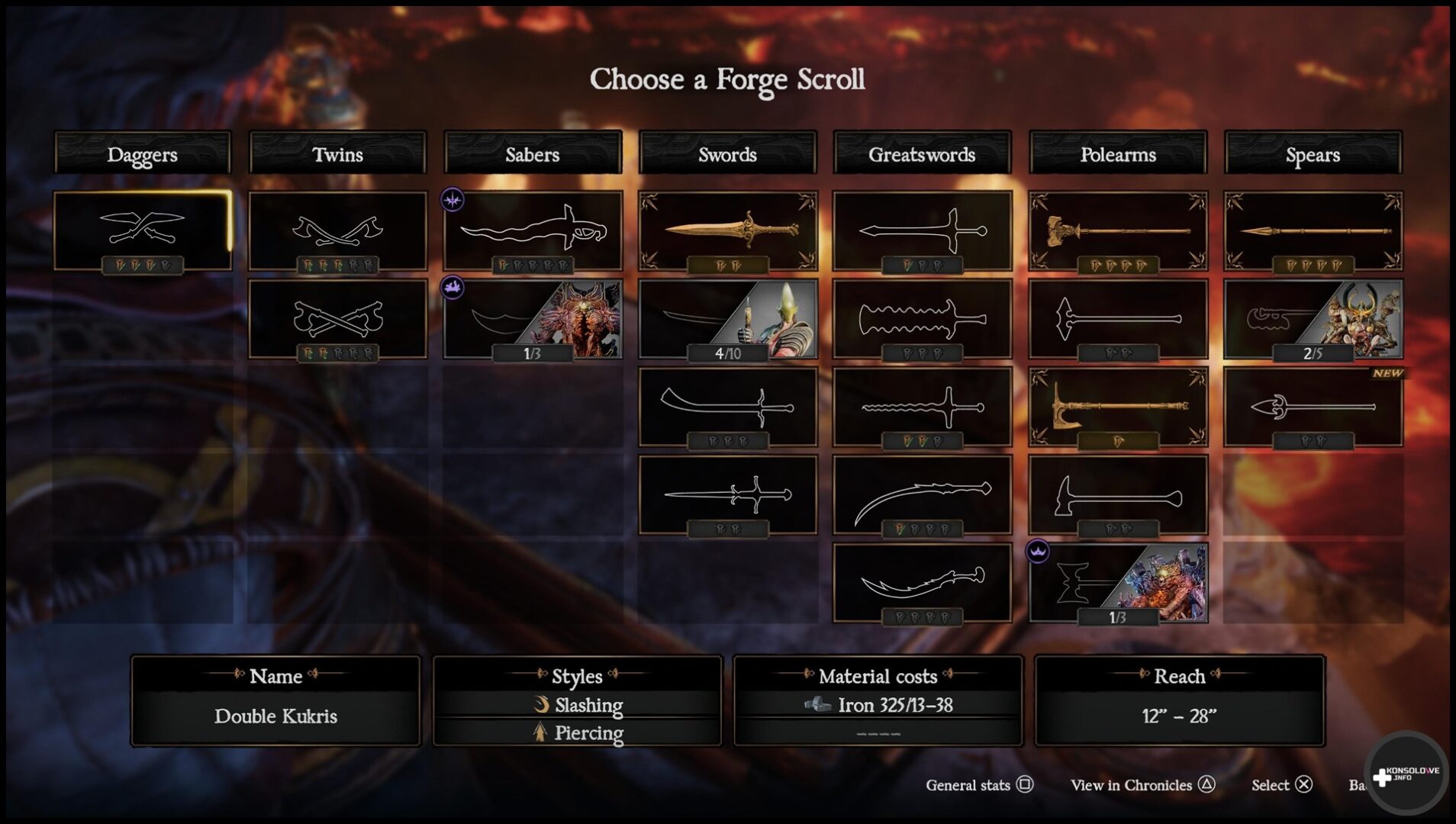Open the Spears category header

point(1313,153)
